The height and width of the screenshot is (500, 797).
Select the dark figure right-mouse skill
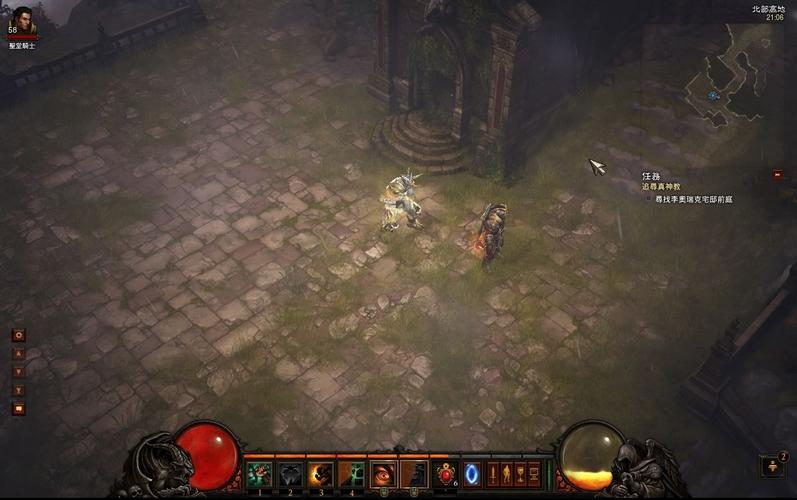415,474
